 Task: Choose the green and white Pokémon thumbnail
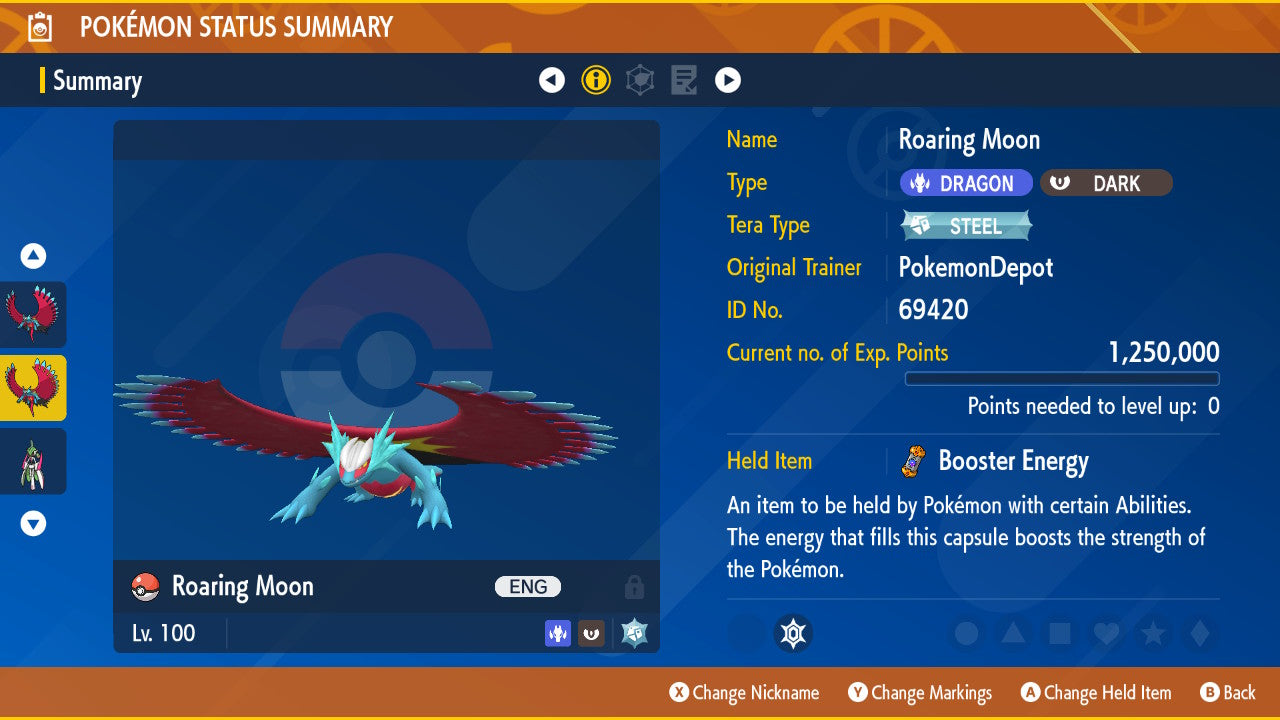tap(33, 461)
